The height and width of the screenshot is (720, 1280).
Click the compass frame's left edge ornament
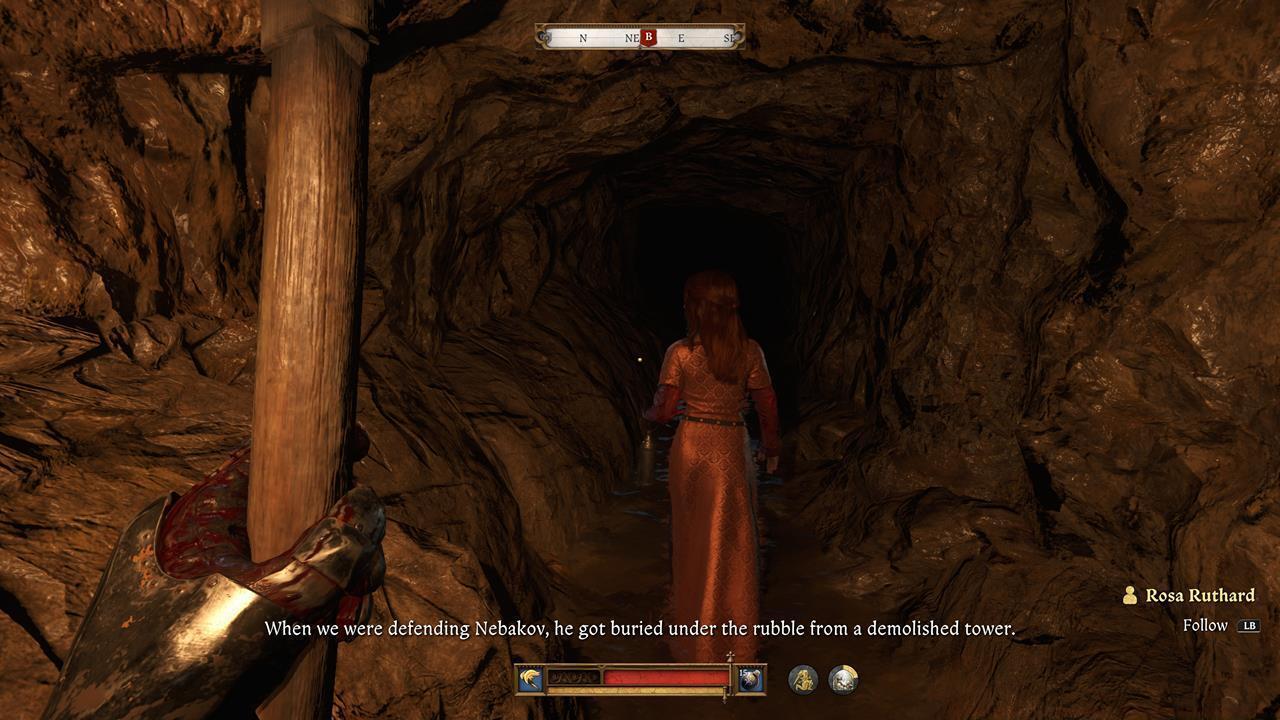tap(541, 37)
